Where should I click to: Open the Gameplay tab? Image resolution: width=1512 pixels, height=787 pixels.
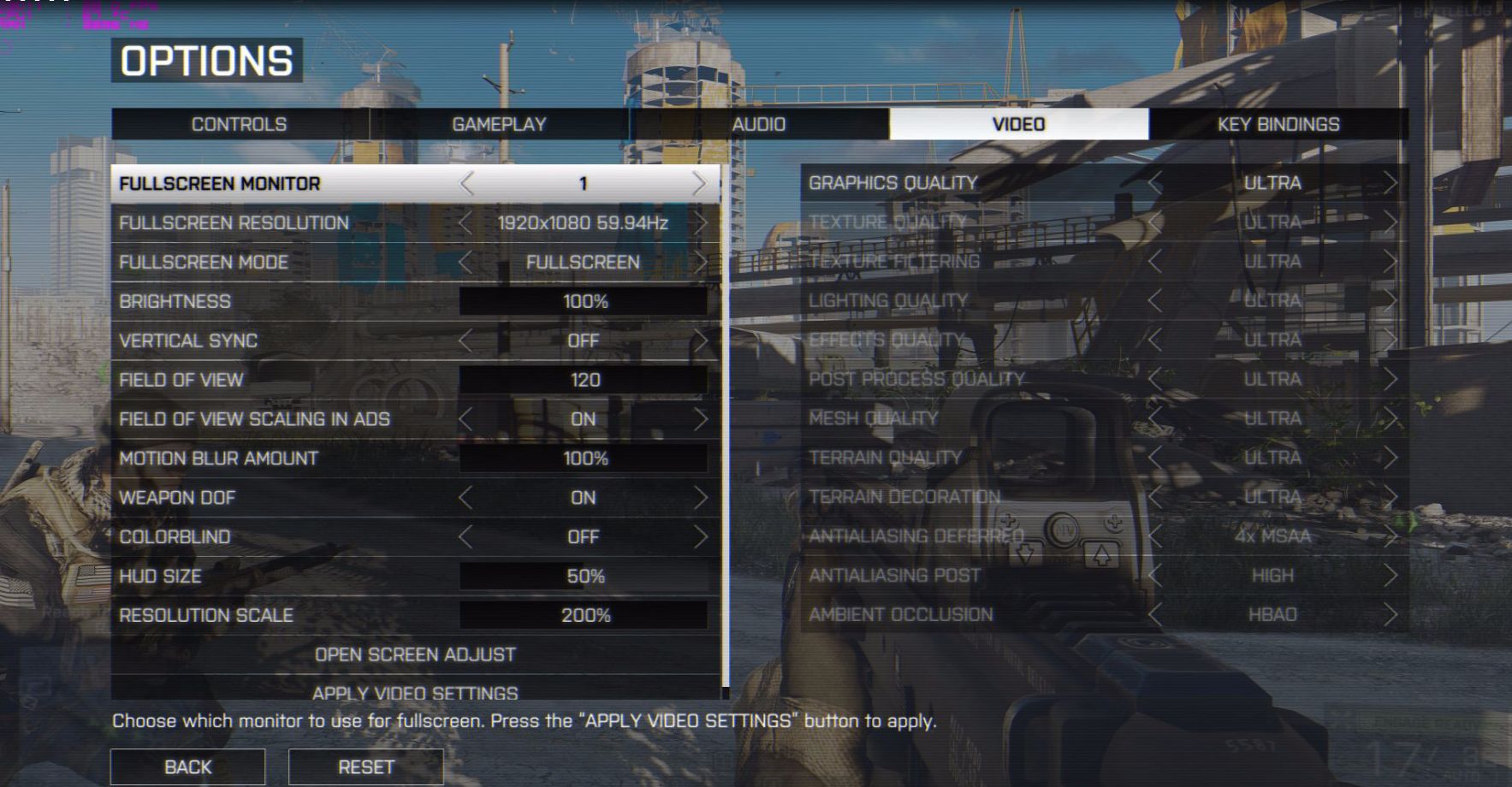[499, 124]
